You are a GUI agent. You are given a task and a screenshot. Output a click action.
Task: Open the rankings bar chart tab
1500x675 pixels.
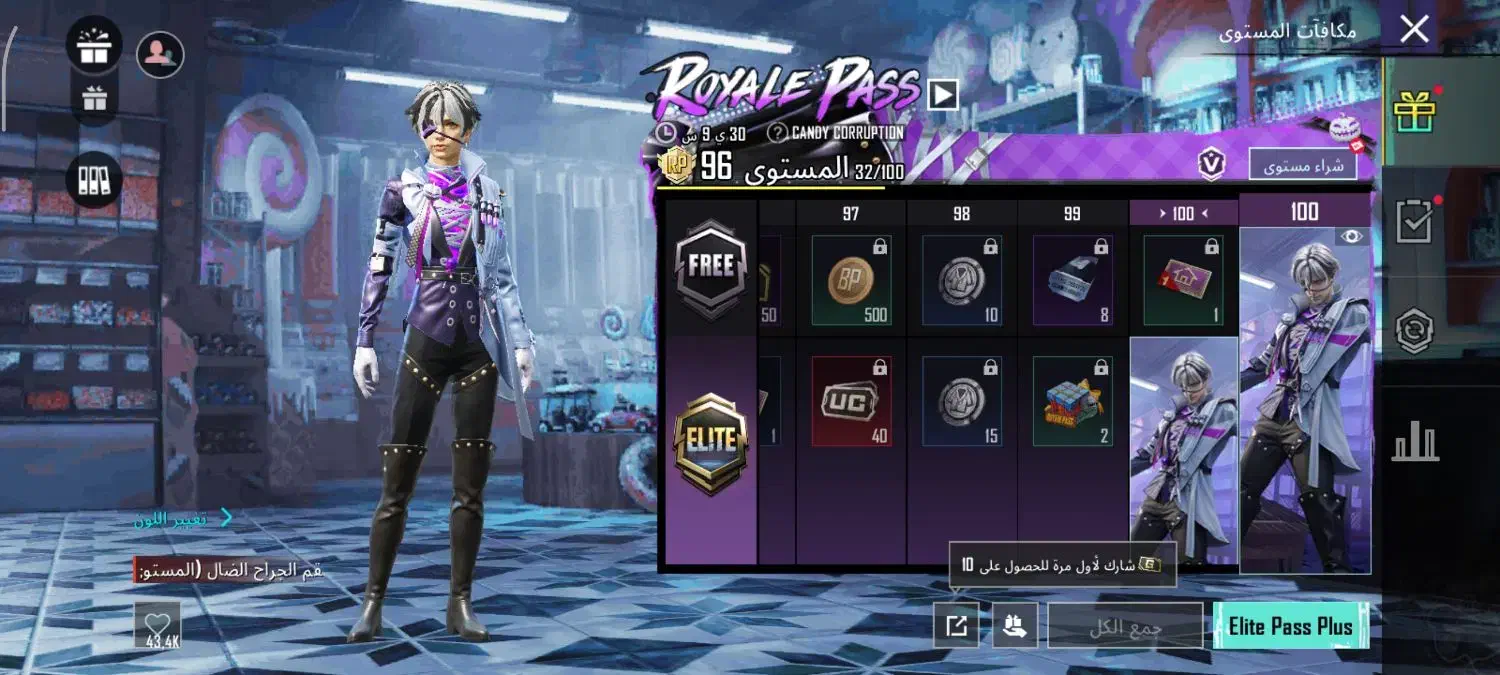coord(1414,441)
